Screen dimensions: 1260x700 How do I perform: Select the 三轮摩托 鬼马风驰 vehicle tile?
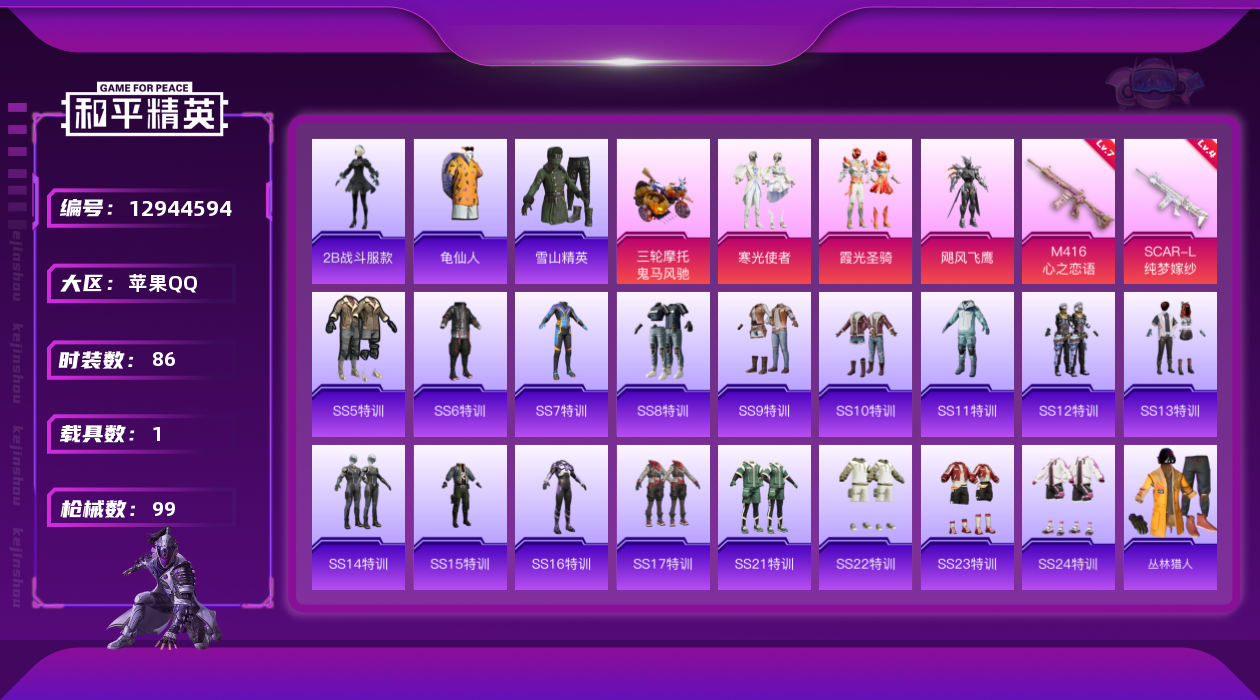coord(663,210)
